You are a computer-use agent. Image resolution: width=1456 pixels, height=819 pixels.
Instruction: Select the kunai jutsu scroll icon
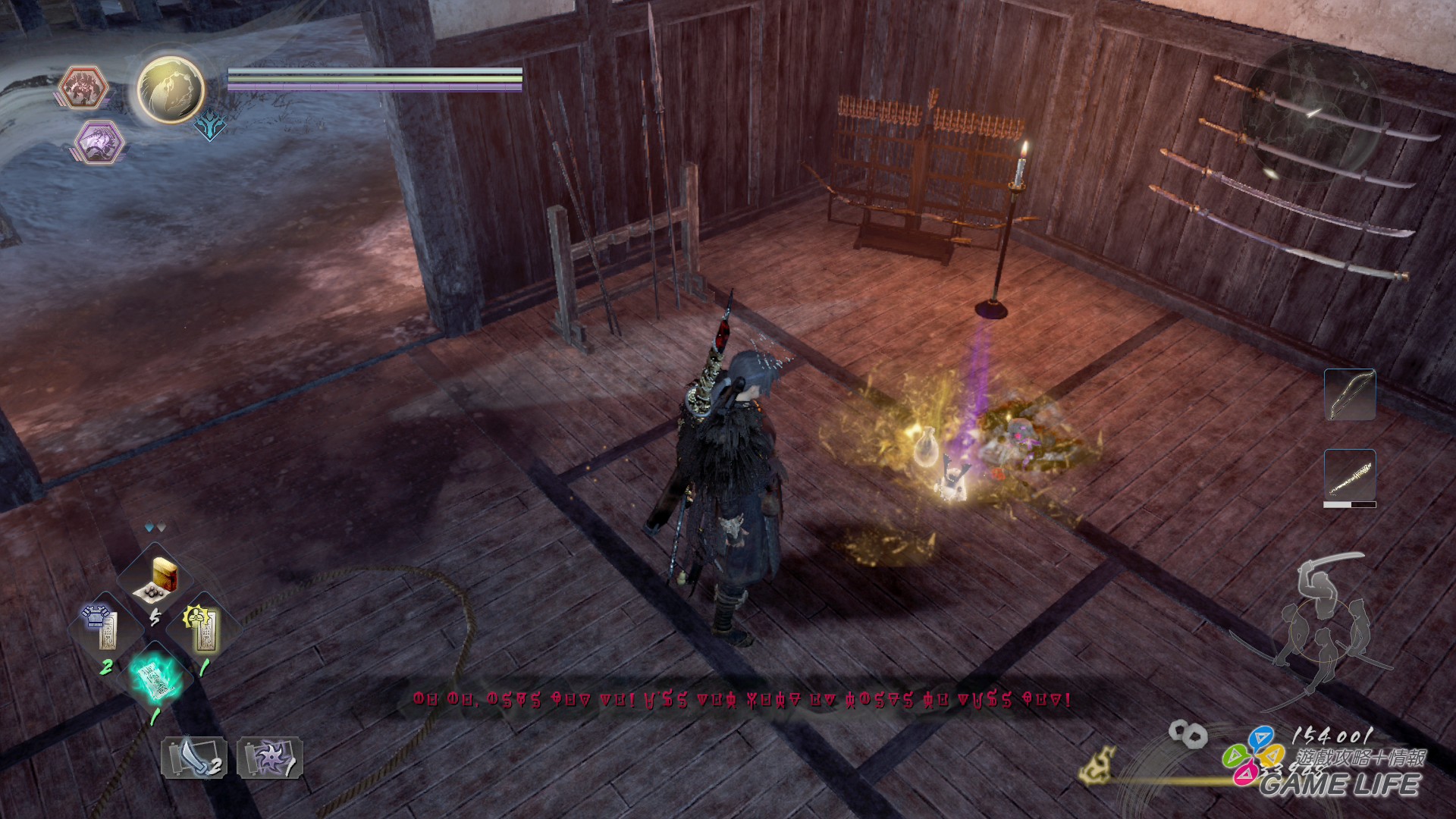click(193, 758)
